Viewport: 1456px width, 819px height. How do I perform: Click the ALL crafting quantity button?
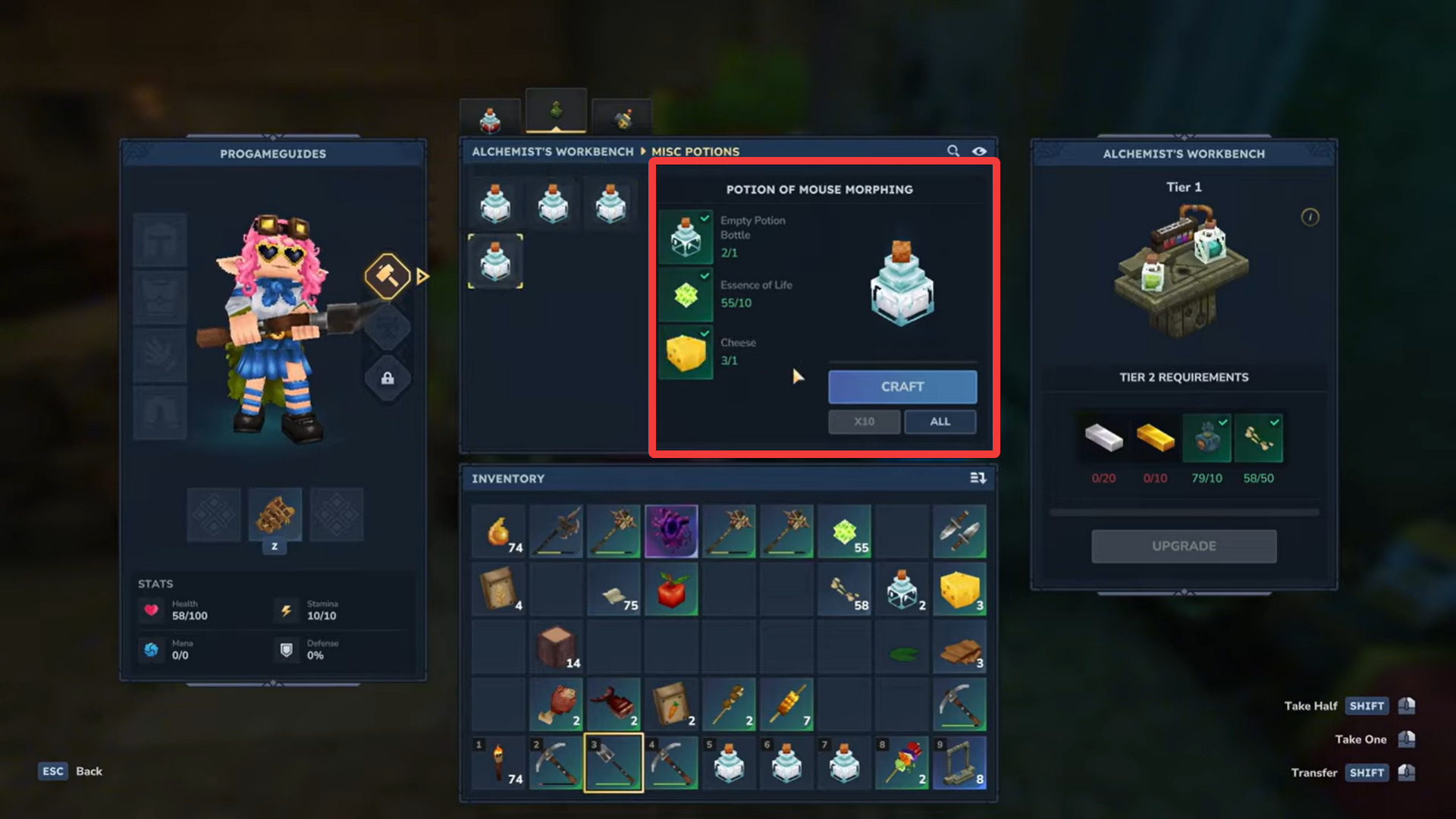click(x=940, y=422)
